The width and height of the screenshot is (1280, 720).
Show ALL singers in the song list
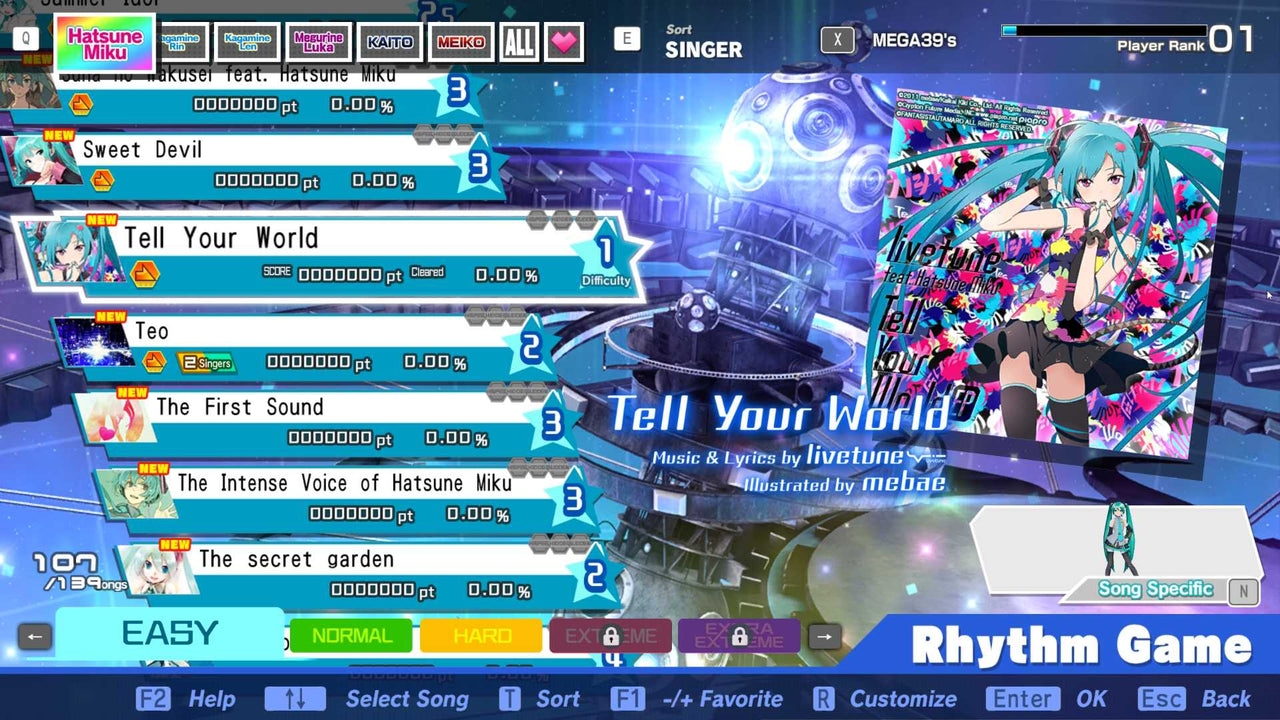518,42
